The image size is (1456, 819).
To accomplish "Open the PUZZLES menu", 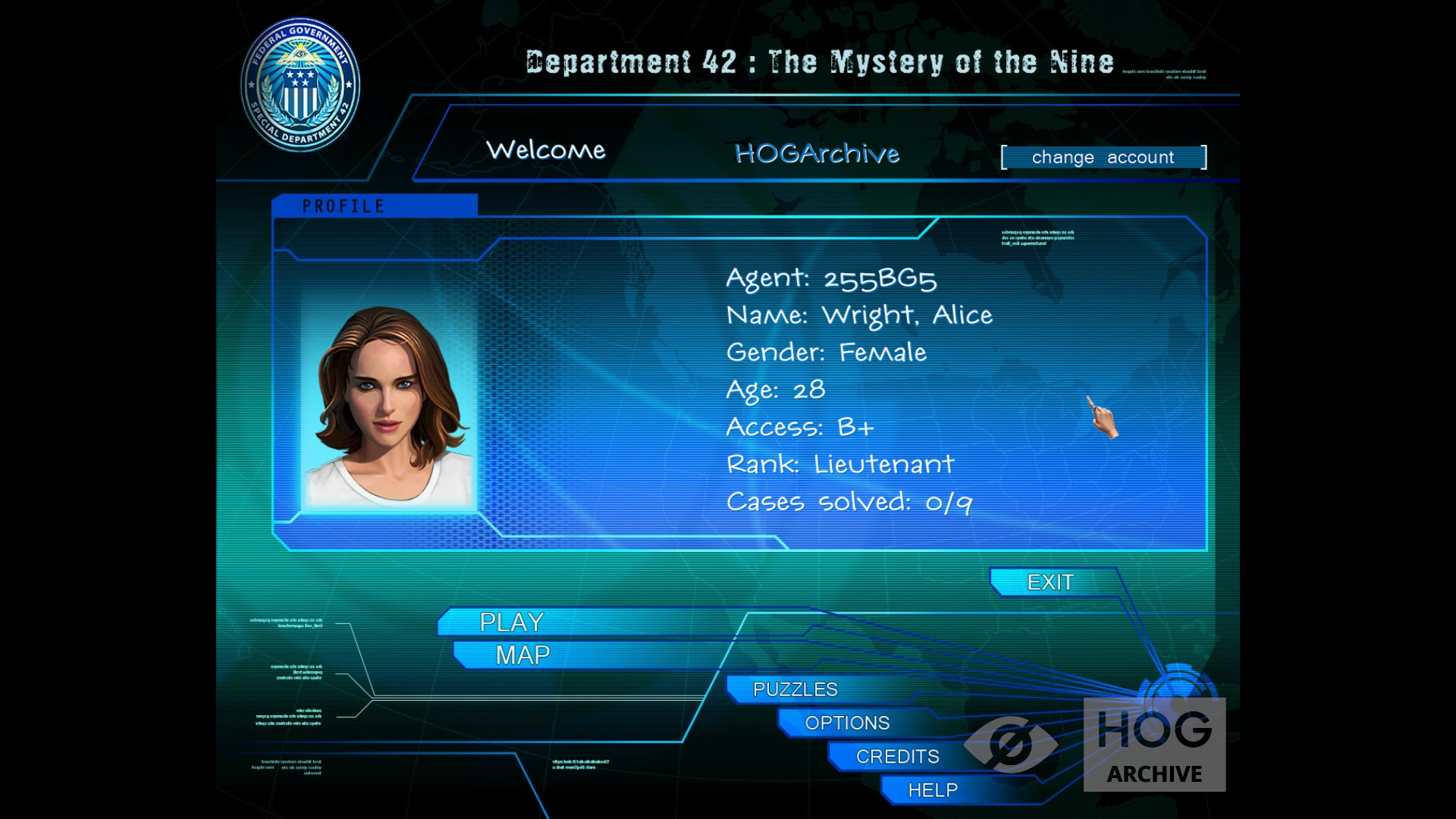I will tap(795, 689).
